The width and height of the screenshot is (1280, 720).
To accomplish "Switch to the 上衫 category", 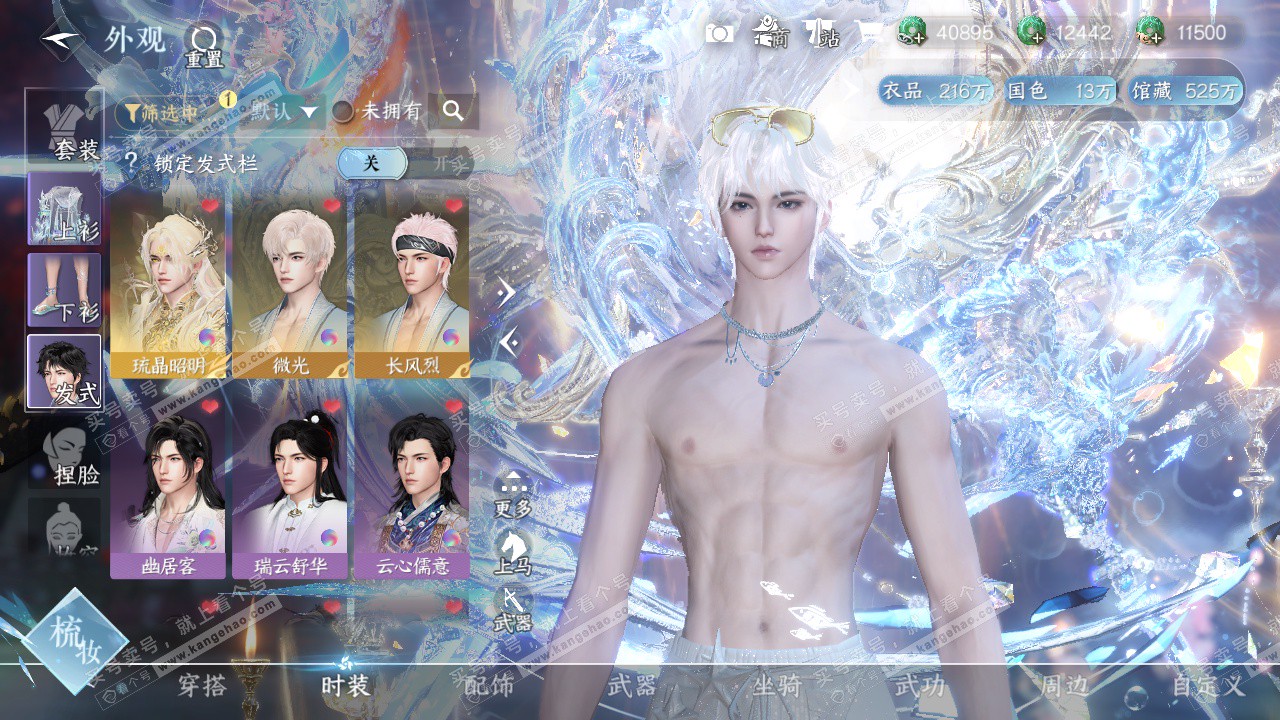I will click(x=65, y=208).
